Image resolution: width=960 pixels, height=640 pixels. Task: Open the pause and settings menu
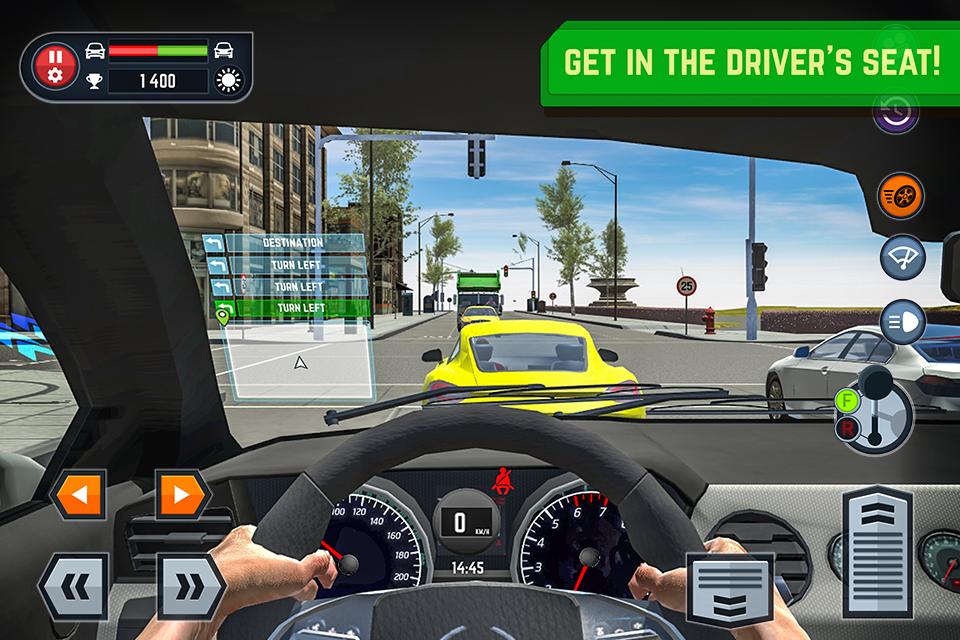[x=55, y=66]
